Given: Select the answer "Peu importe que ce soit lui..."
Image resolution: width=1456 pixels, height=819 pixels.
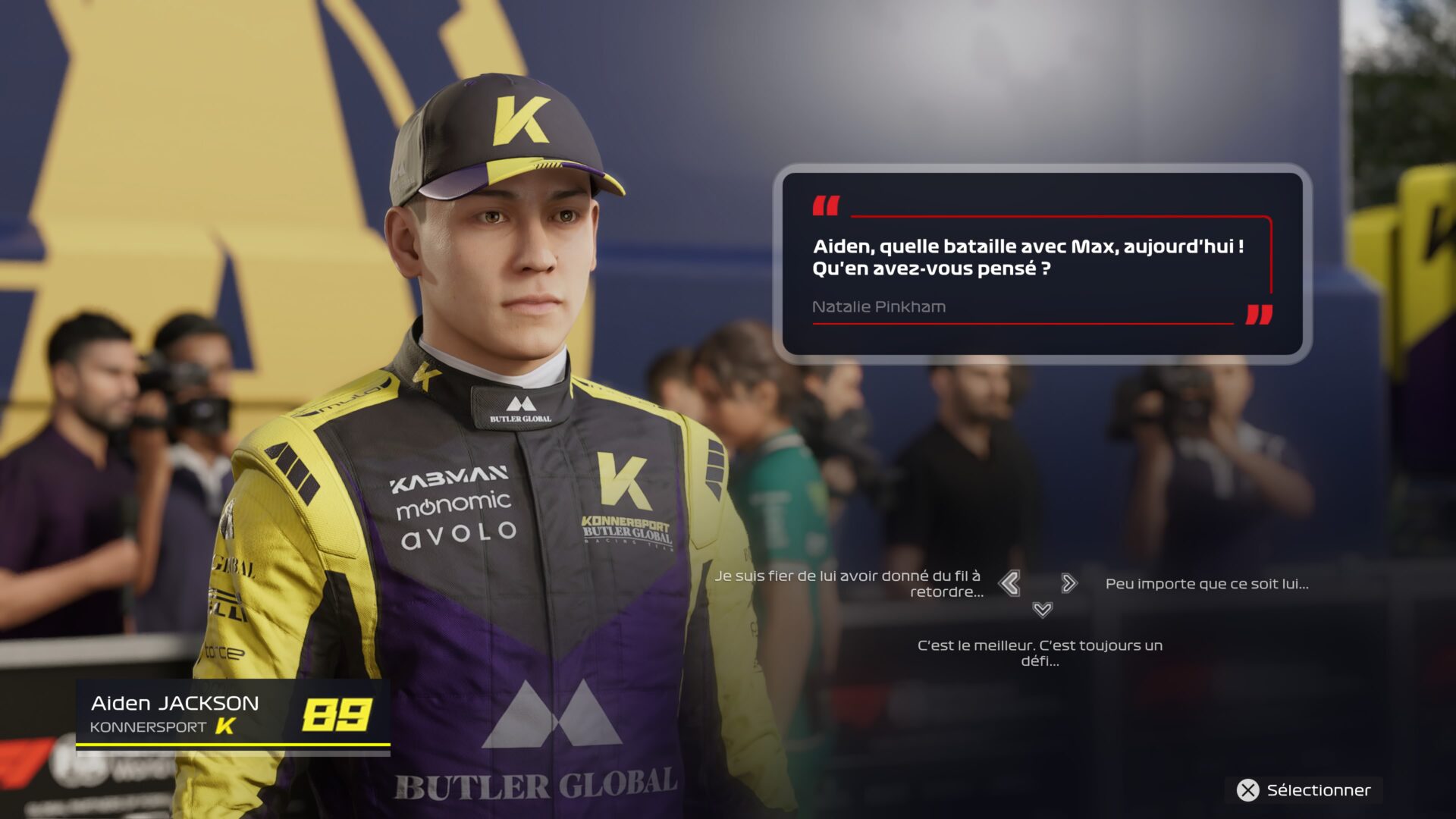Looking at the screenshot, I should (x=1207, y=584).
